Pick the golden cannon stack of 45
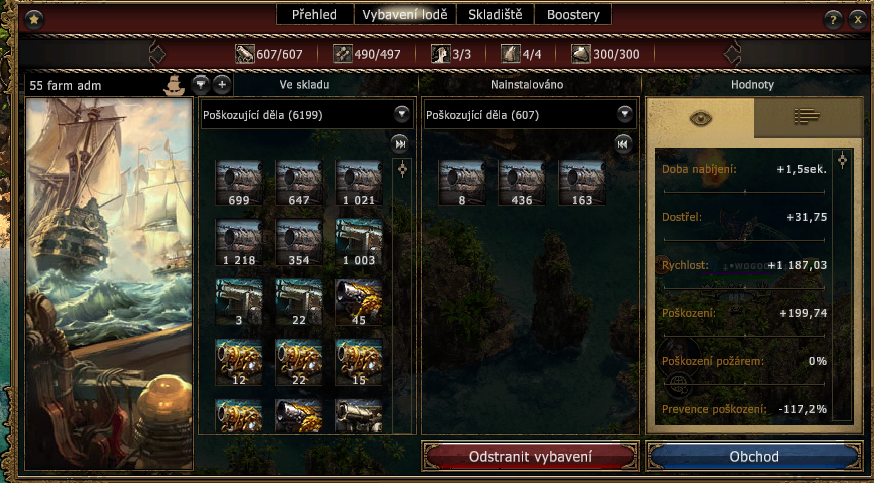Screen dimensions: 874x483 (x=358, y=300)
